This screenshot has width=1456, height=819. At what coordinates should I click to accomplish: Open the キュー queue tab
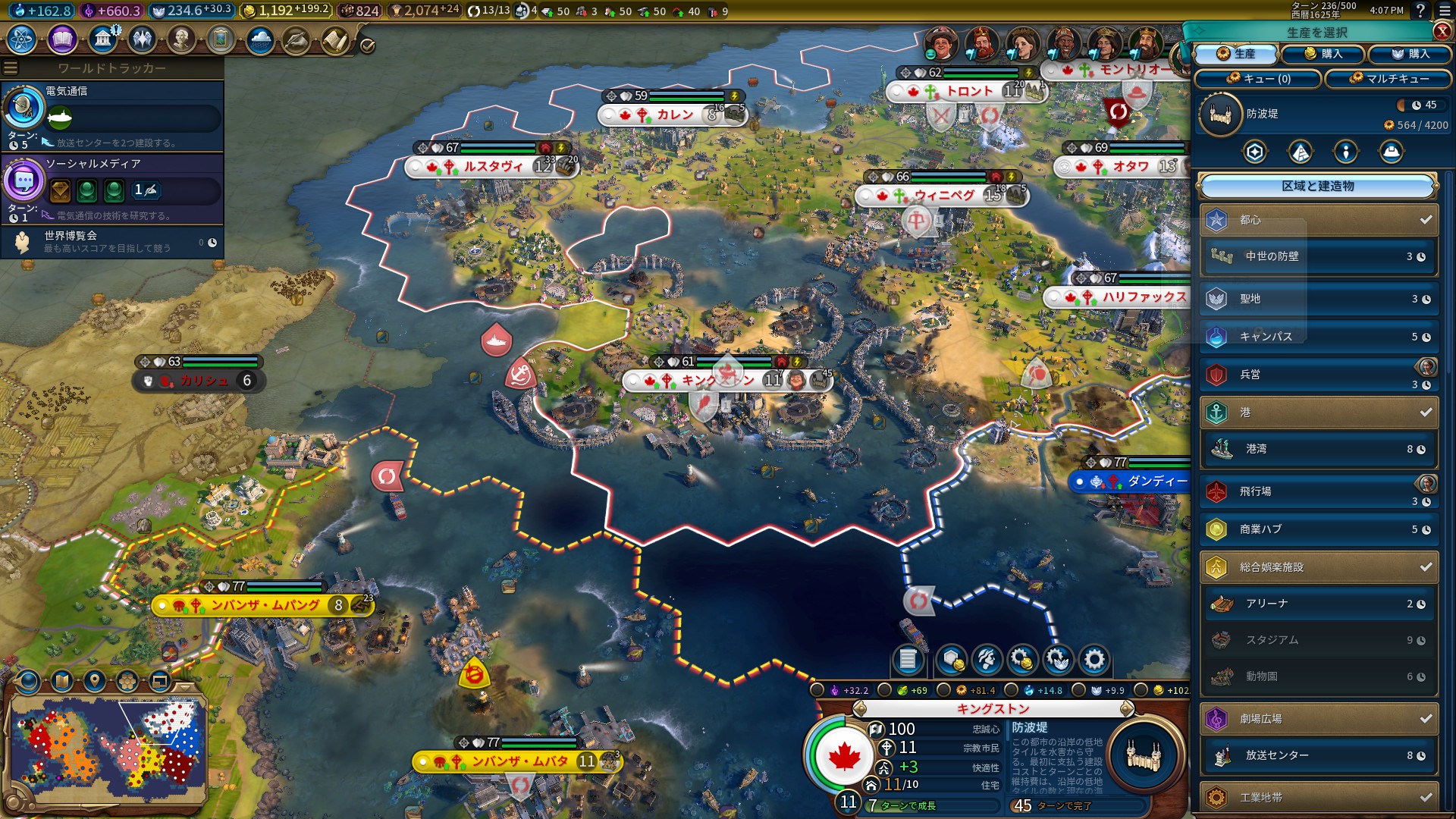coord(1258,78)
